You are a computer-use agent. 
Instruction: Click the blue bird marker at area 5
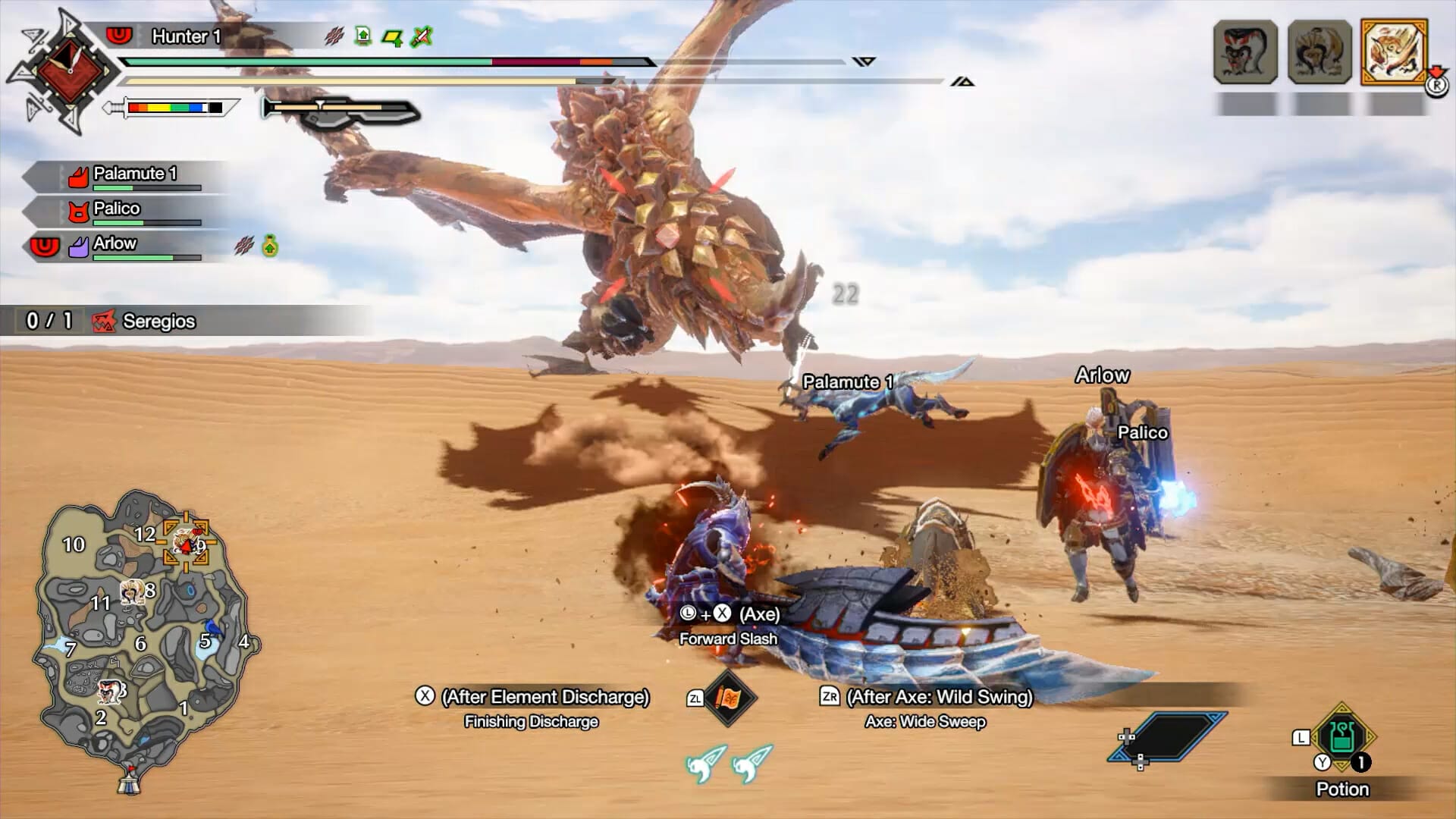pos(214,629)
